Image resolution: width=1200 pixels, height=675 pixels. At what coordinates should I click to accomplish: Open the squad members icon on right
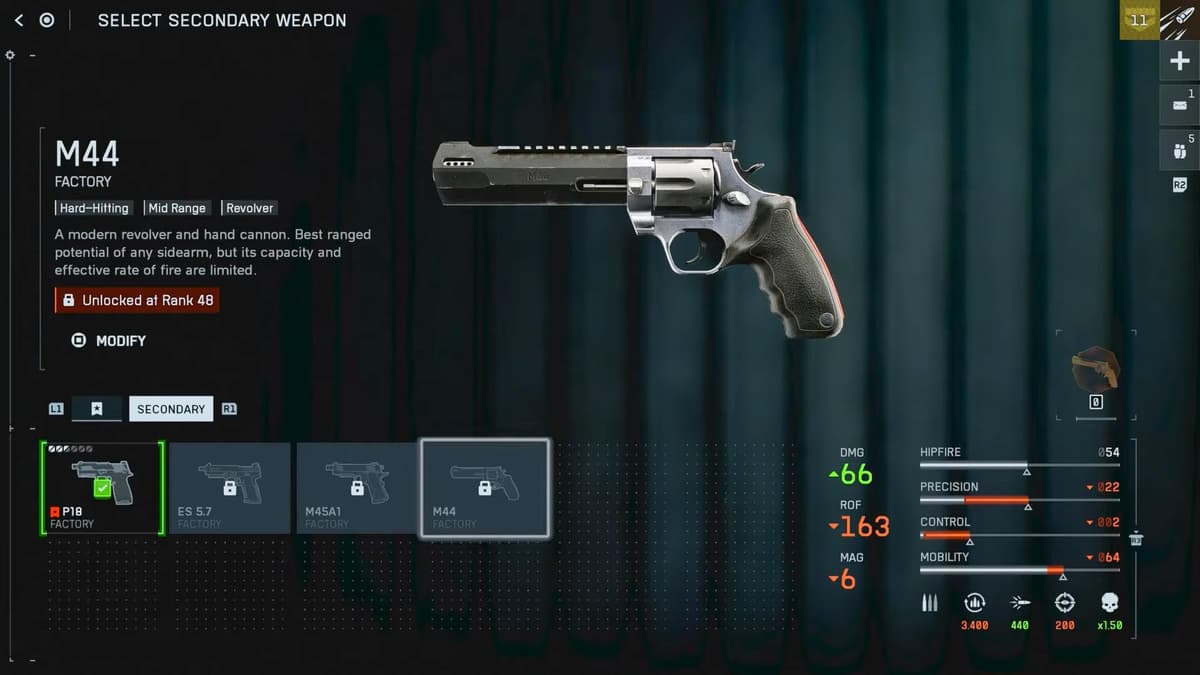1179,150
